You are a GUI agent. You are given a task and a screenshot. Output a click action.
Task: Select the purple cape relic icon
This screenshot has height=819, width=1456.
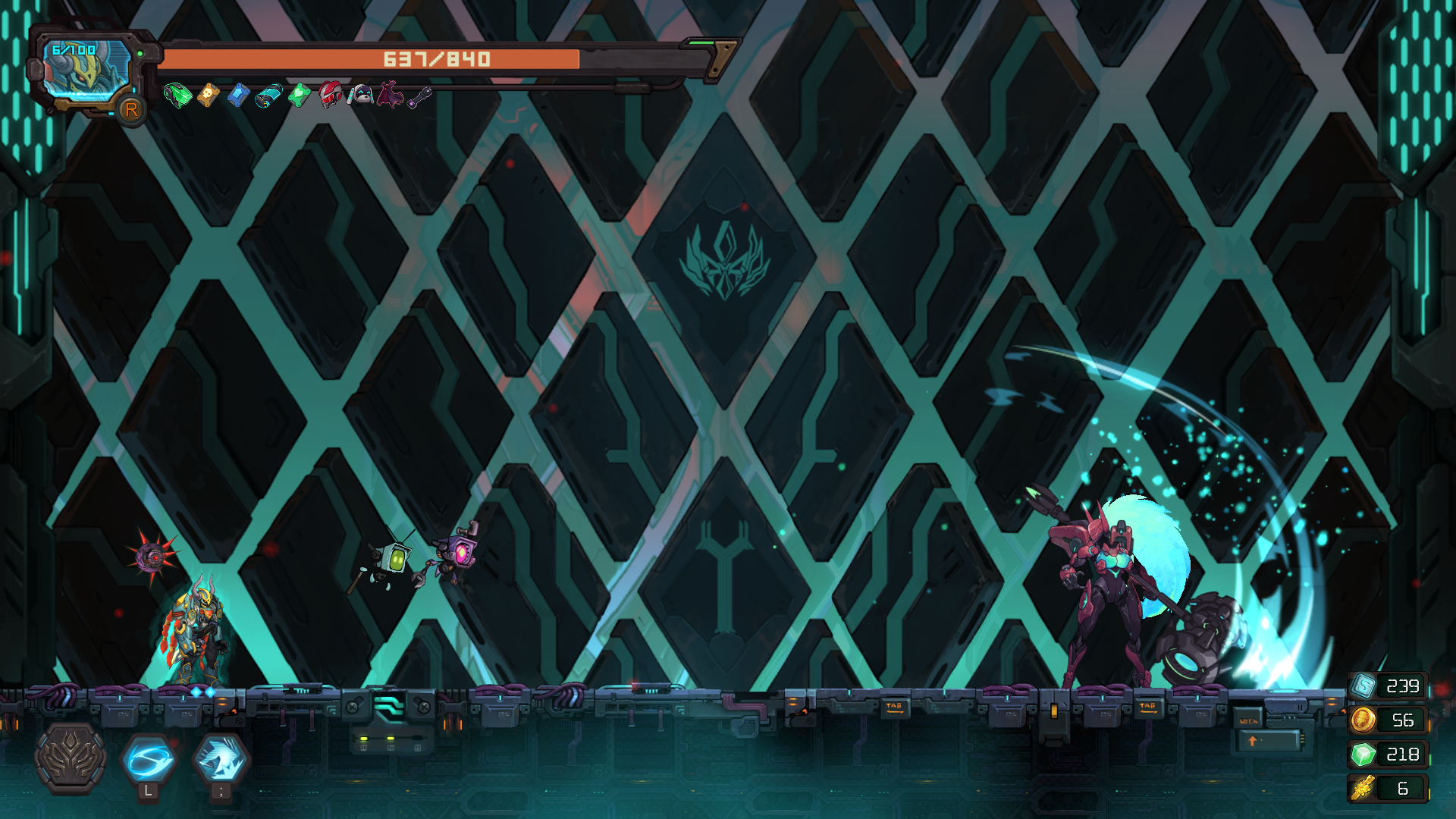point(390,96)
